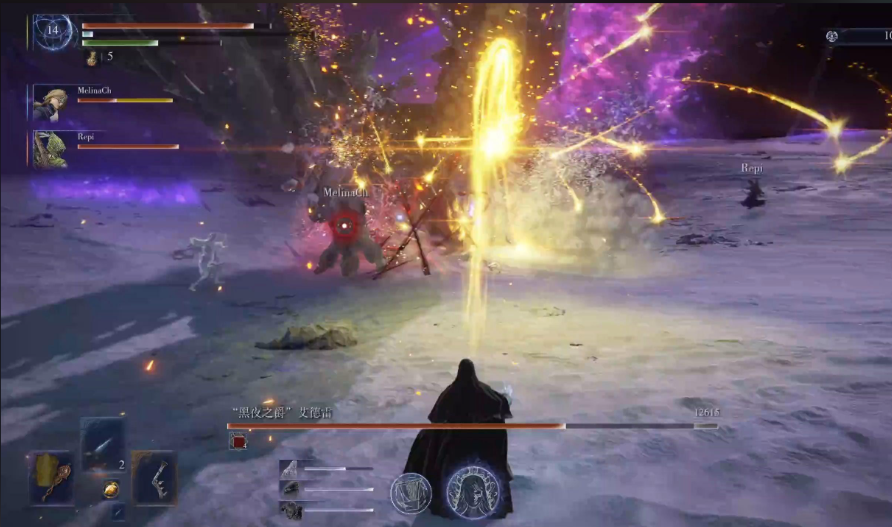Select the right-hand weapon slot
892x527 pixels.
tap(154, 477)
